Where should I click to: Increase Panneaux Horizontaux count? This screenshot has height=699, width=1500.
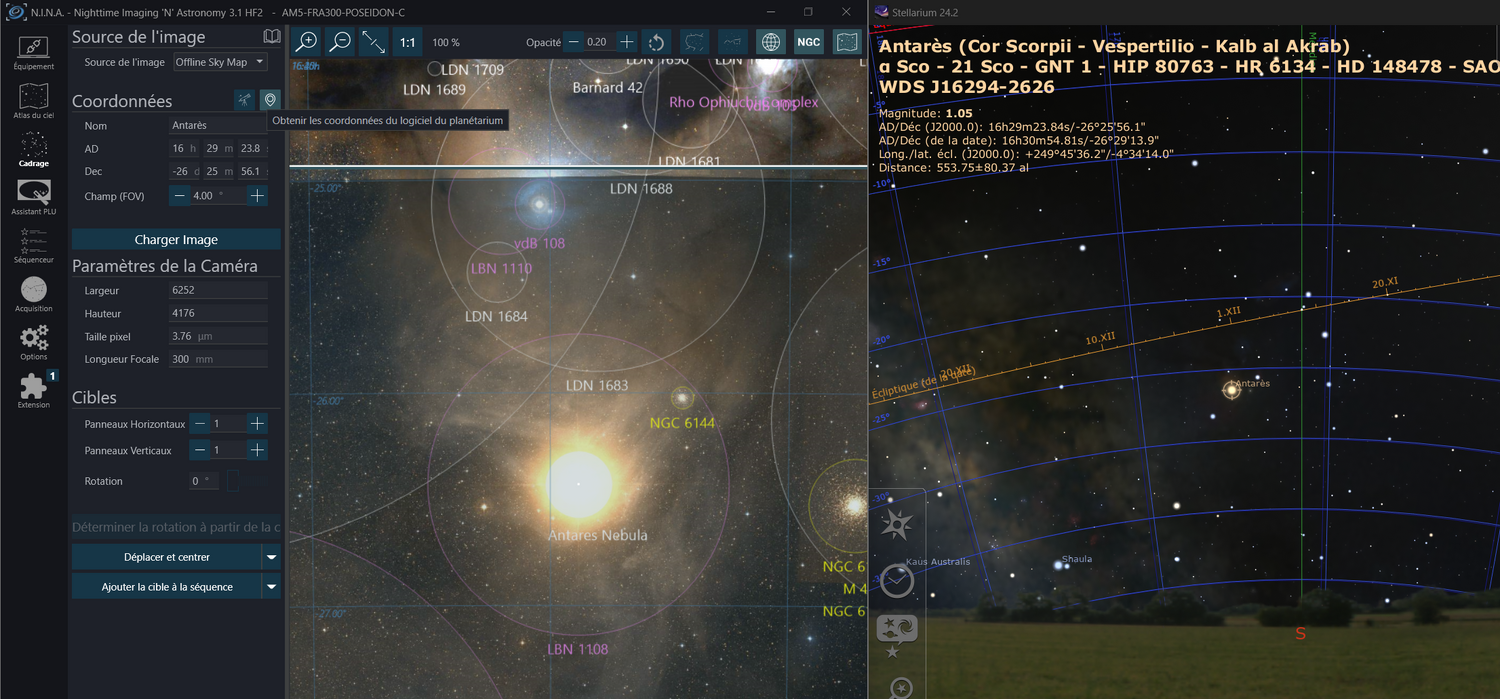click(257, 424)
